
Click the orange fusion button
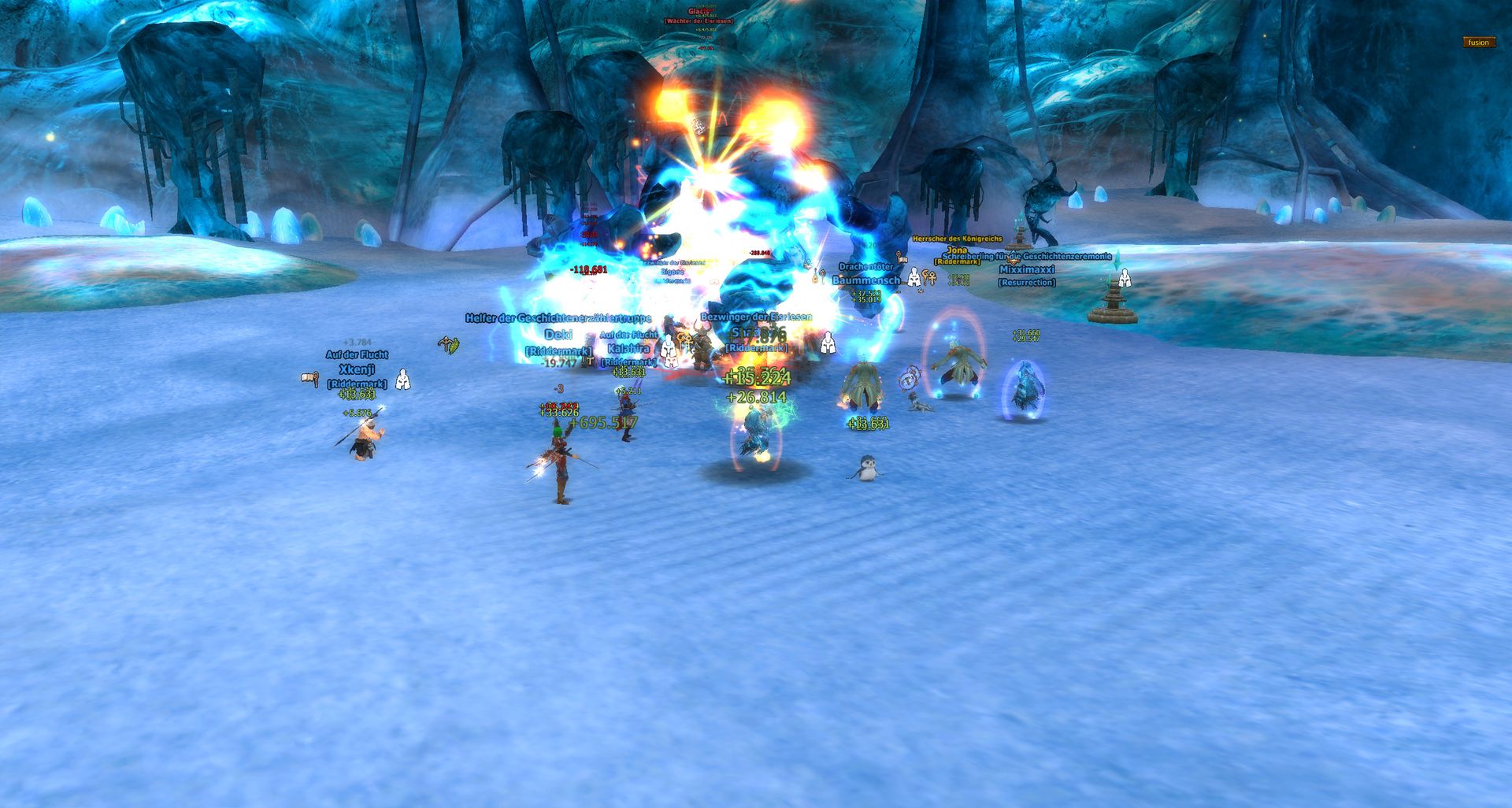[x=1478, y=43]
